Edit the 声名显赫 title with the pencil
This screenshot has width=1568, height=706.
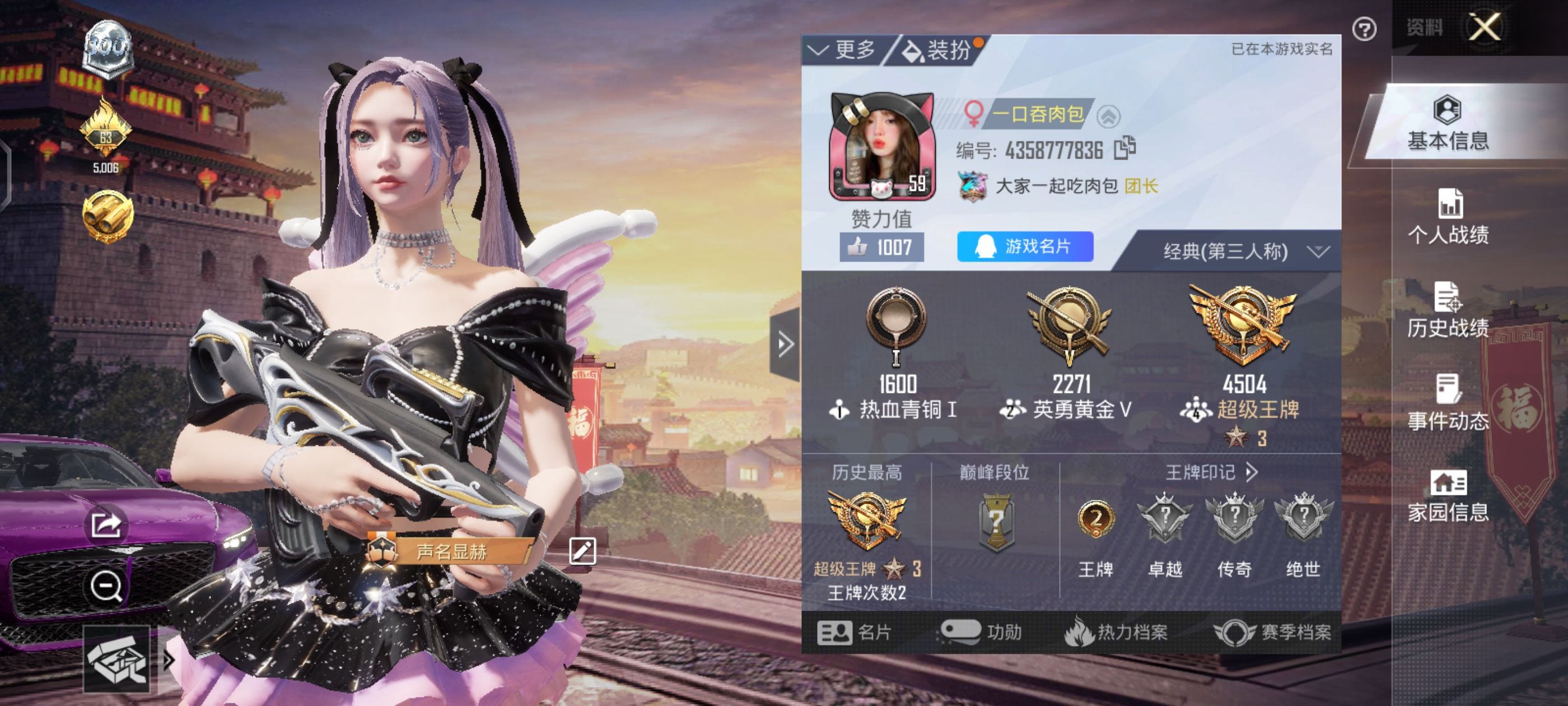pyautogui.click(x=582, y=551)
